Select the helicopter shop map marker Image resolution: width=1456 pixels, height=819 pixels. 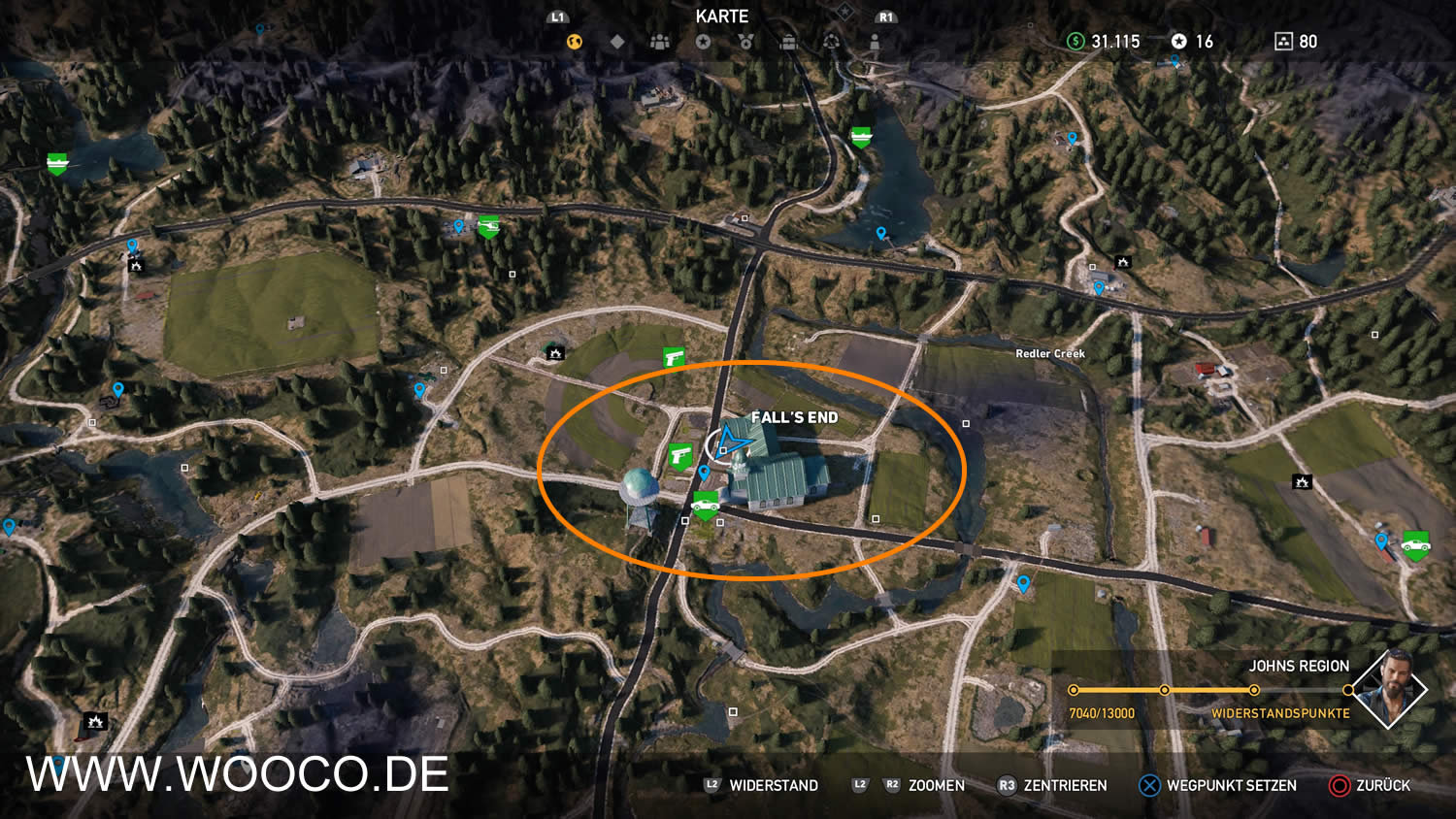click(488, 227)
